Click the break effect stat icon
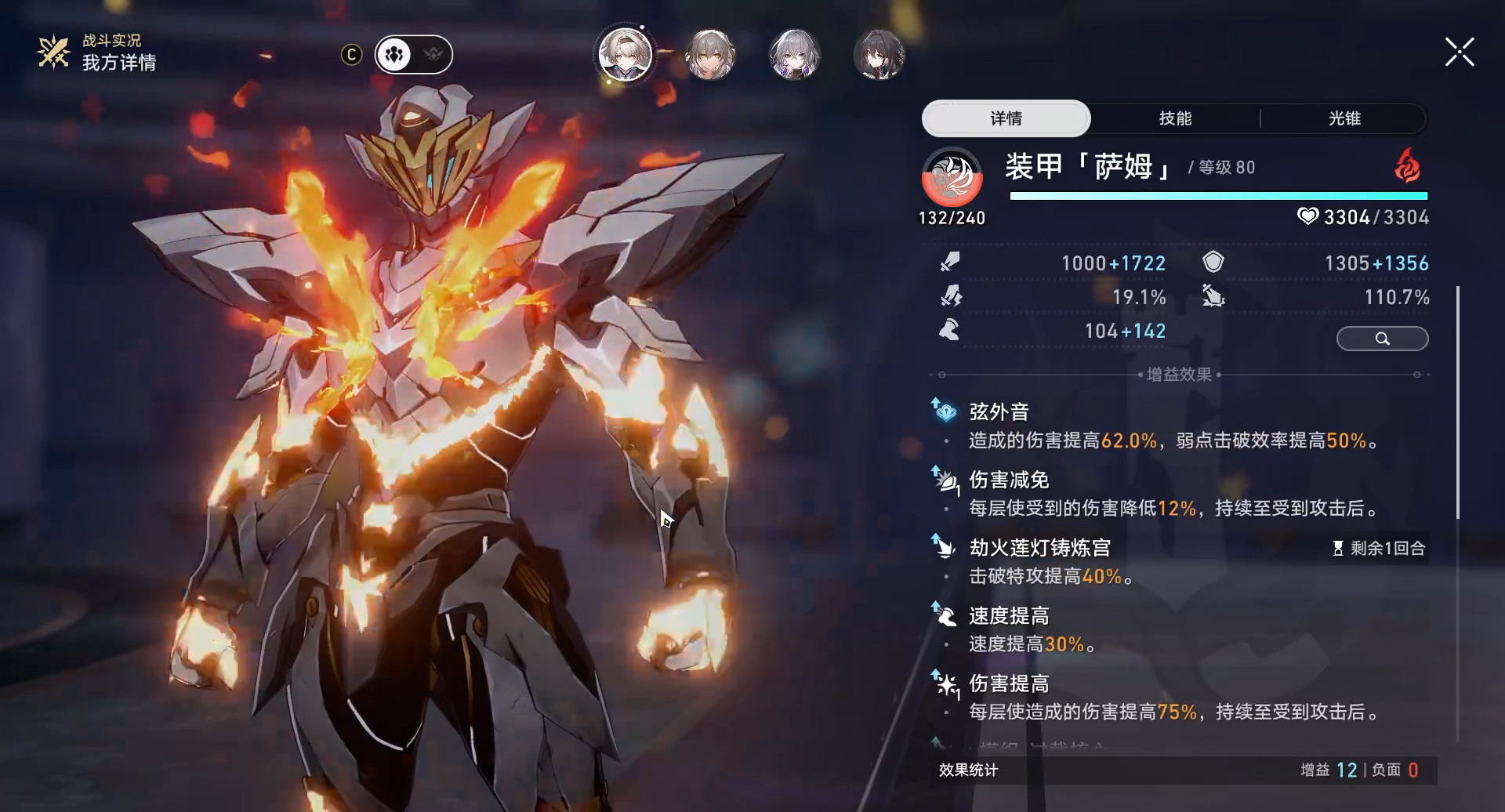Viewport: 1505px width, 812px height. coord(1213,296)
